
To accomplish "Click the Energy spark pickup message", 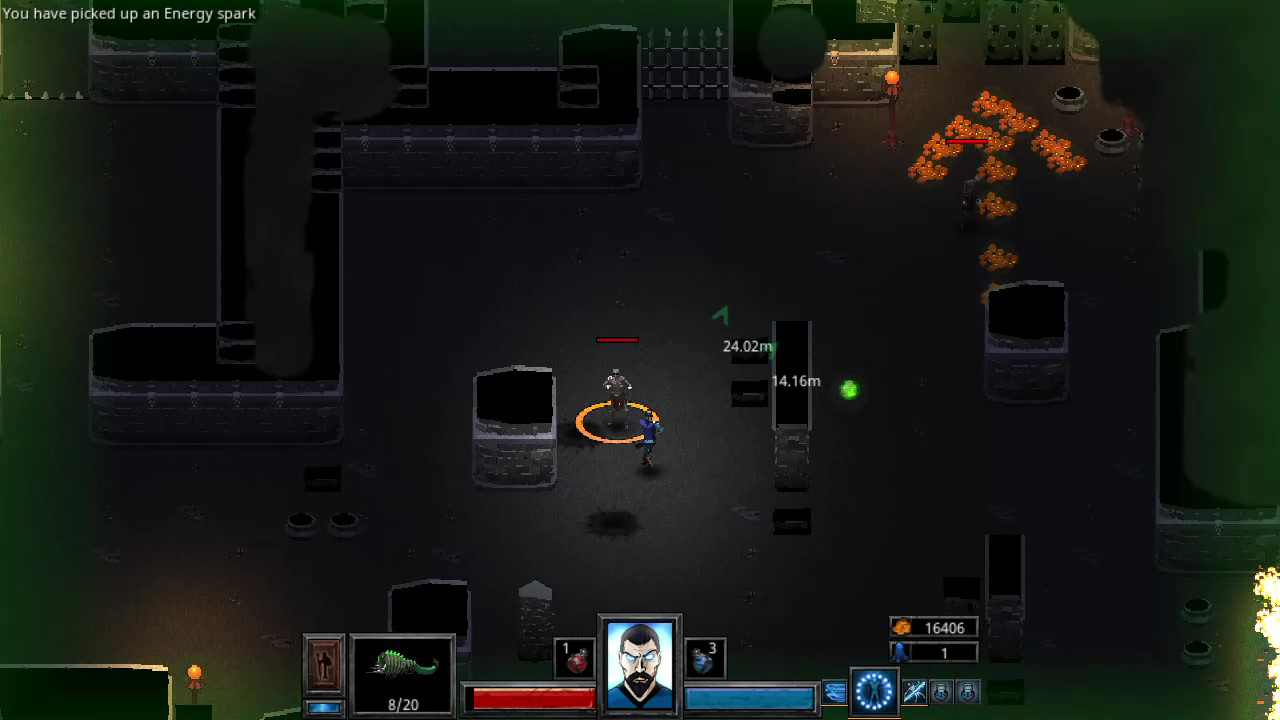I will pyautogui.click(x=128, y=14).
